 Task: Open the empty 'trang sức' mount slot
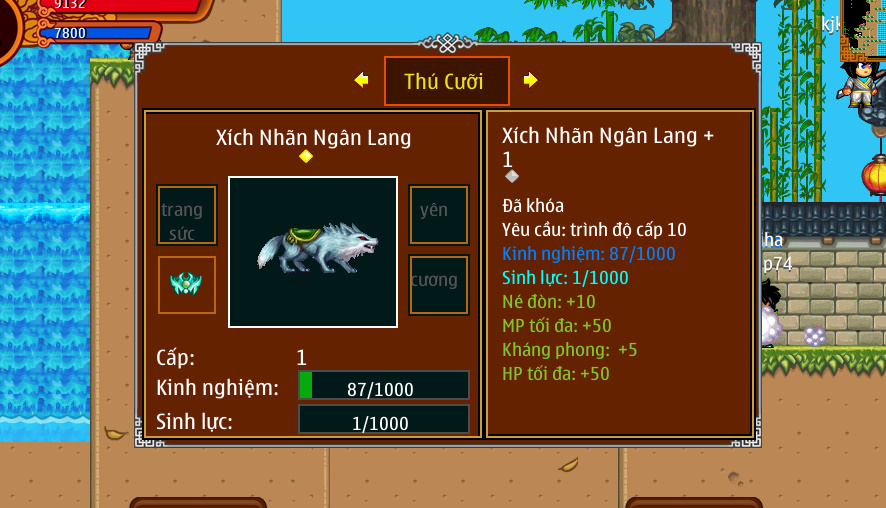pyautogui.click(x=187, y=215)
